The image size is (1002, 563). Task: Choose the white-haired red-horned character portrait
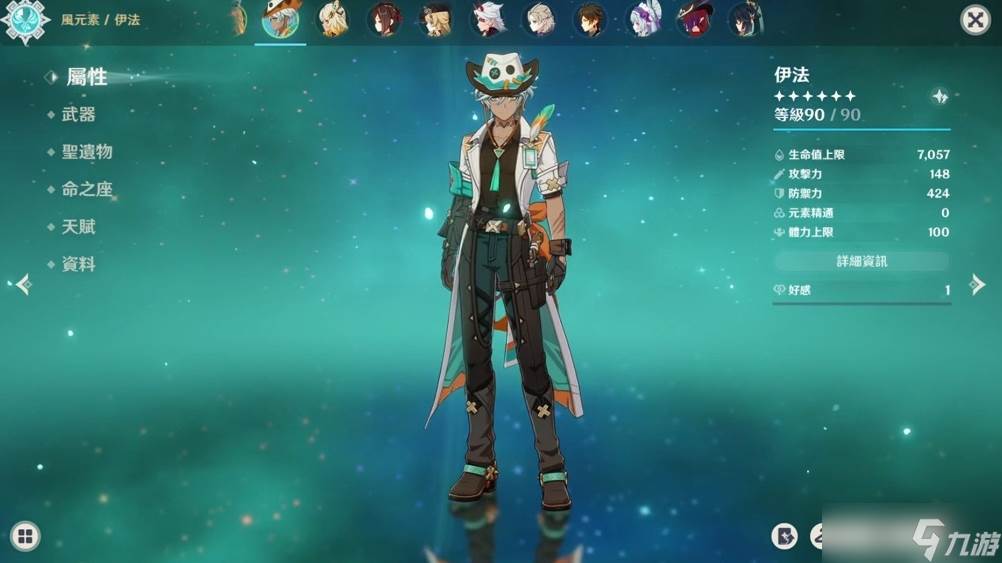pos(488,19)
